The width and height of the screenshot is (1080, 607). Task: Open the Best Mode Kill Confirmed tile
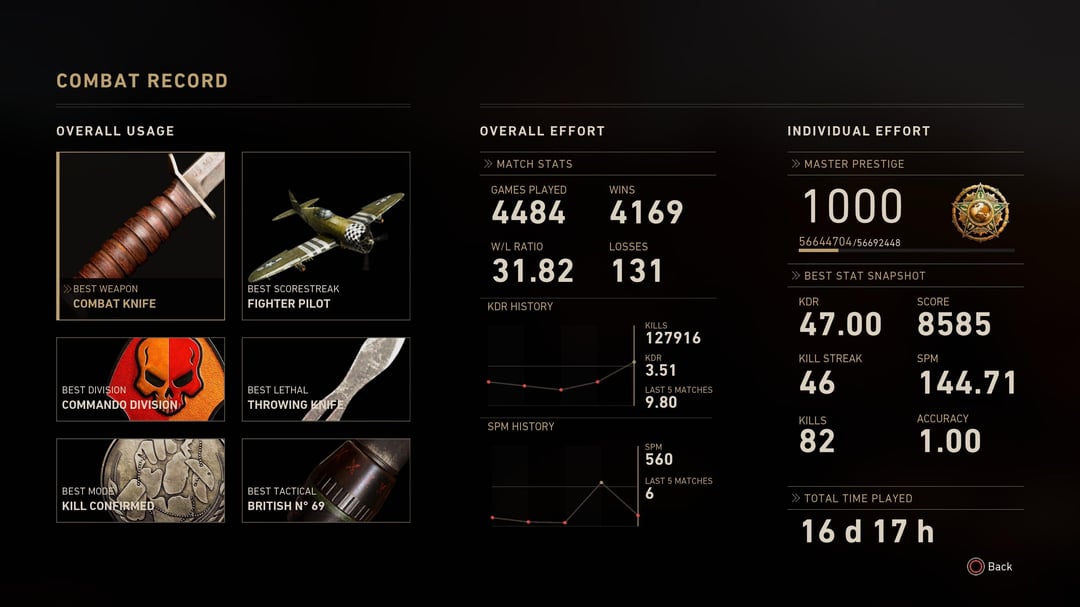141,480
